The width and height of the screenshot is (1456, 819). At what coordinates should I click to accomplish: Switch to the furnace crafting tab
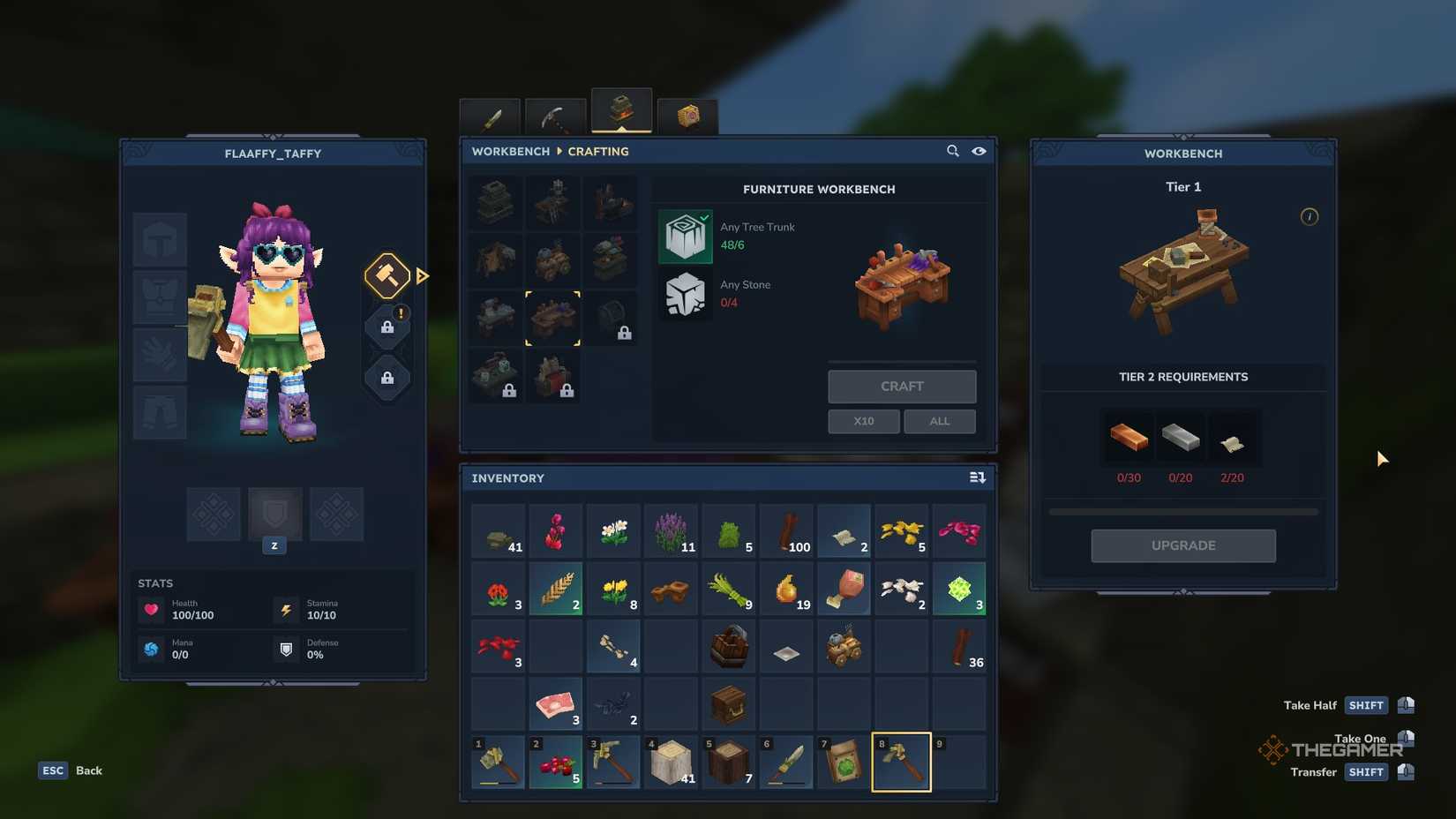click(x=620, y=110)
